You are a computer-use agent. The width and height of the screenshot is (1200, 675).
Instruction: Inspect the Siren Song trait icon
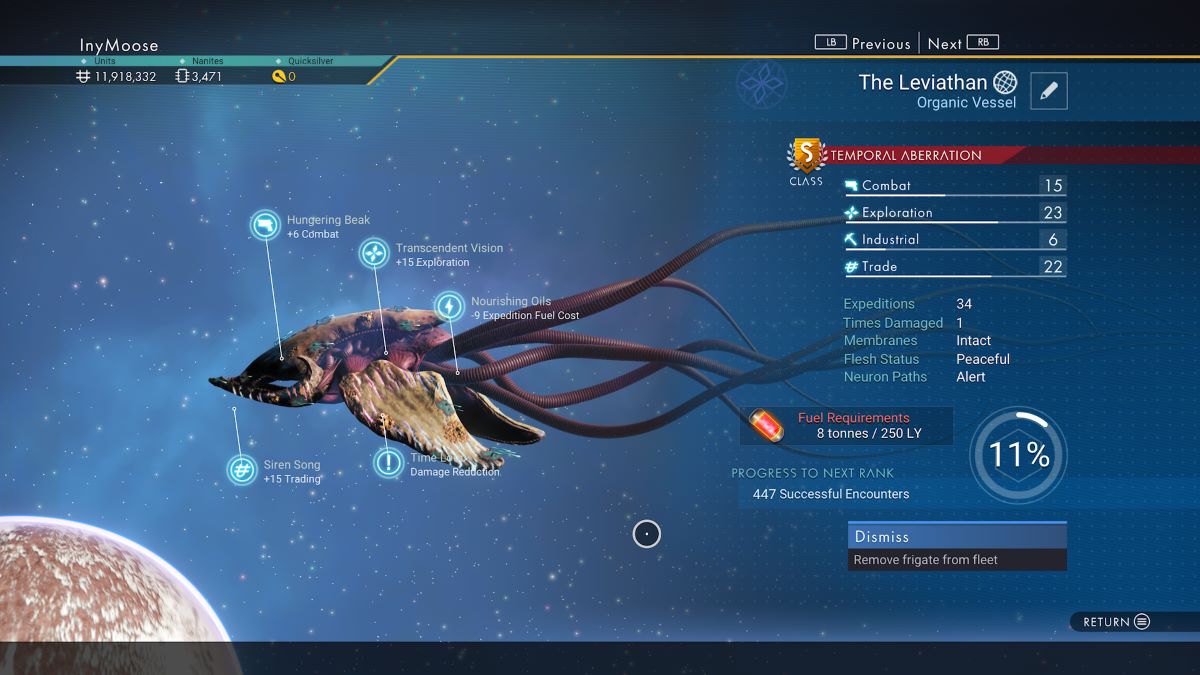pyautogui.click(x=241, y=469)
